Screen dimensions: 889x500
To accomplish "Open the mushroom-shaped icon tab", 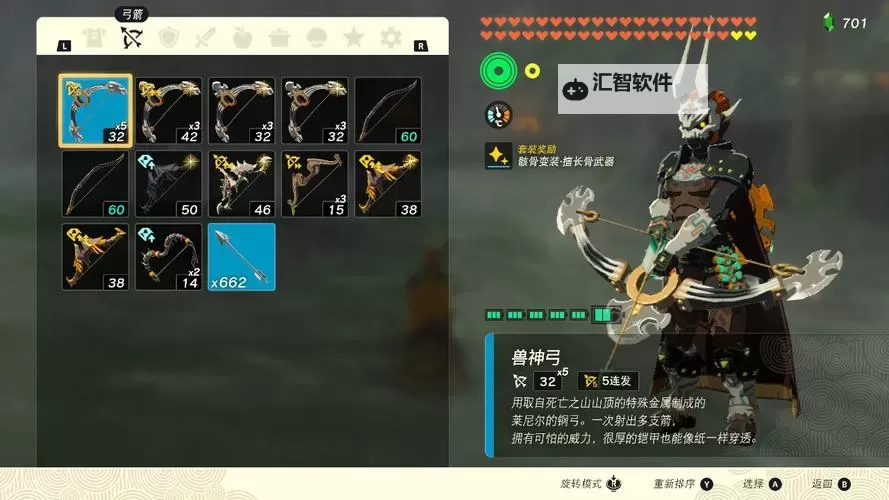I will pos(315,39).
